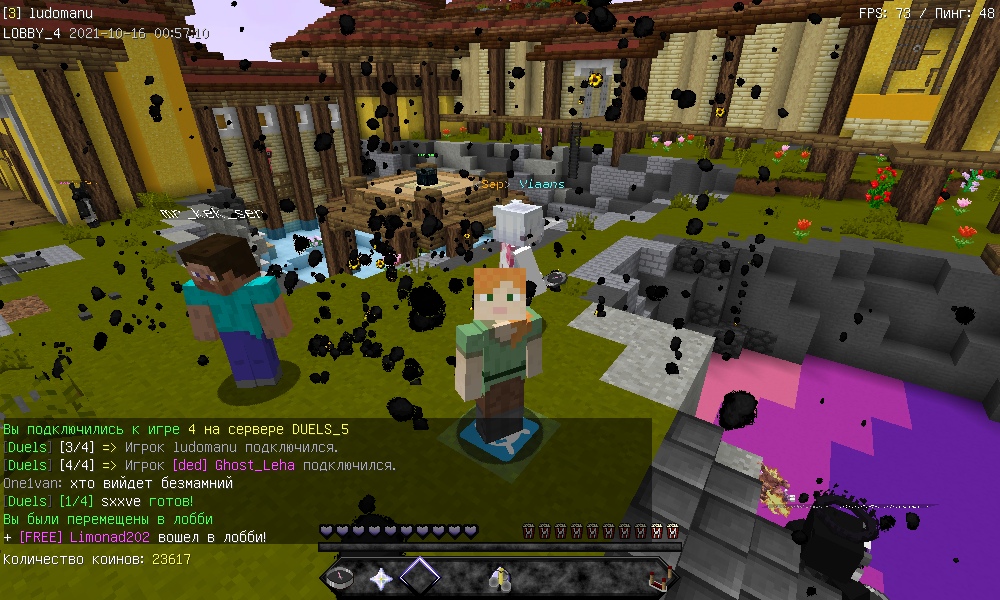The height and width of the screenshot is (600, 1000).
Task: Select the compass hotbar slot
Action: pyautogui.click(x=341, y=577)
